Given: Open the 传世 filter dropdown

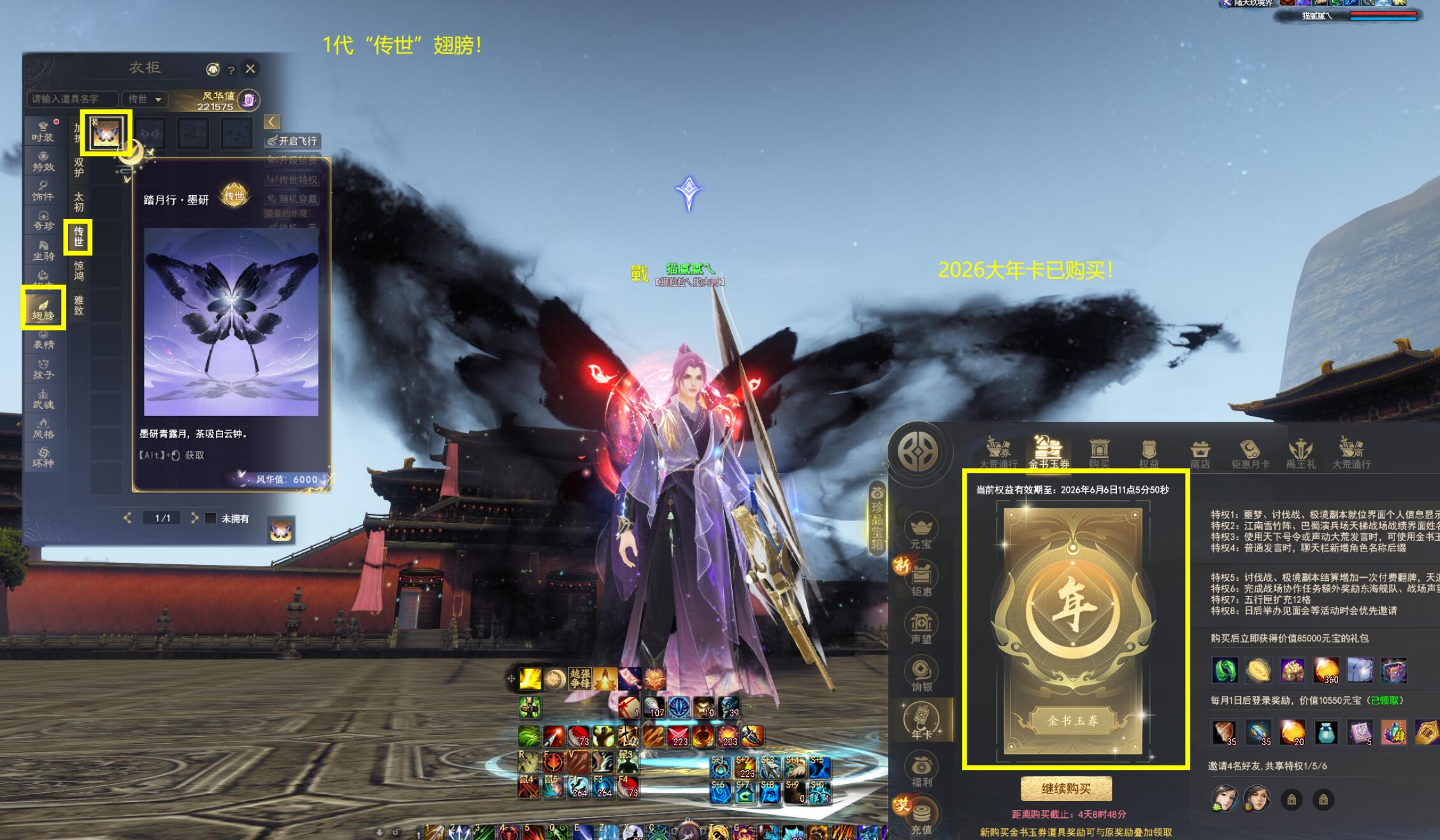Looking at the screenshot, I should [x=145, y=99].
